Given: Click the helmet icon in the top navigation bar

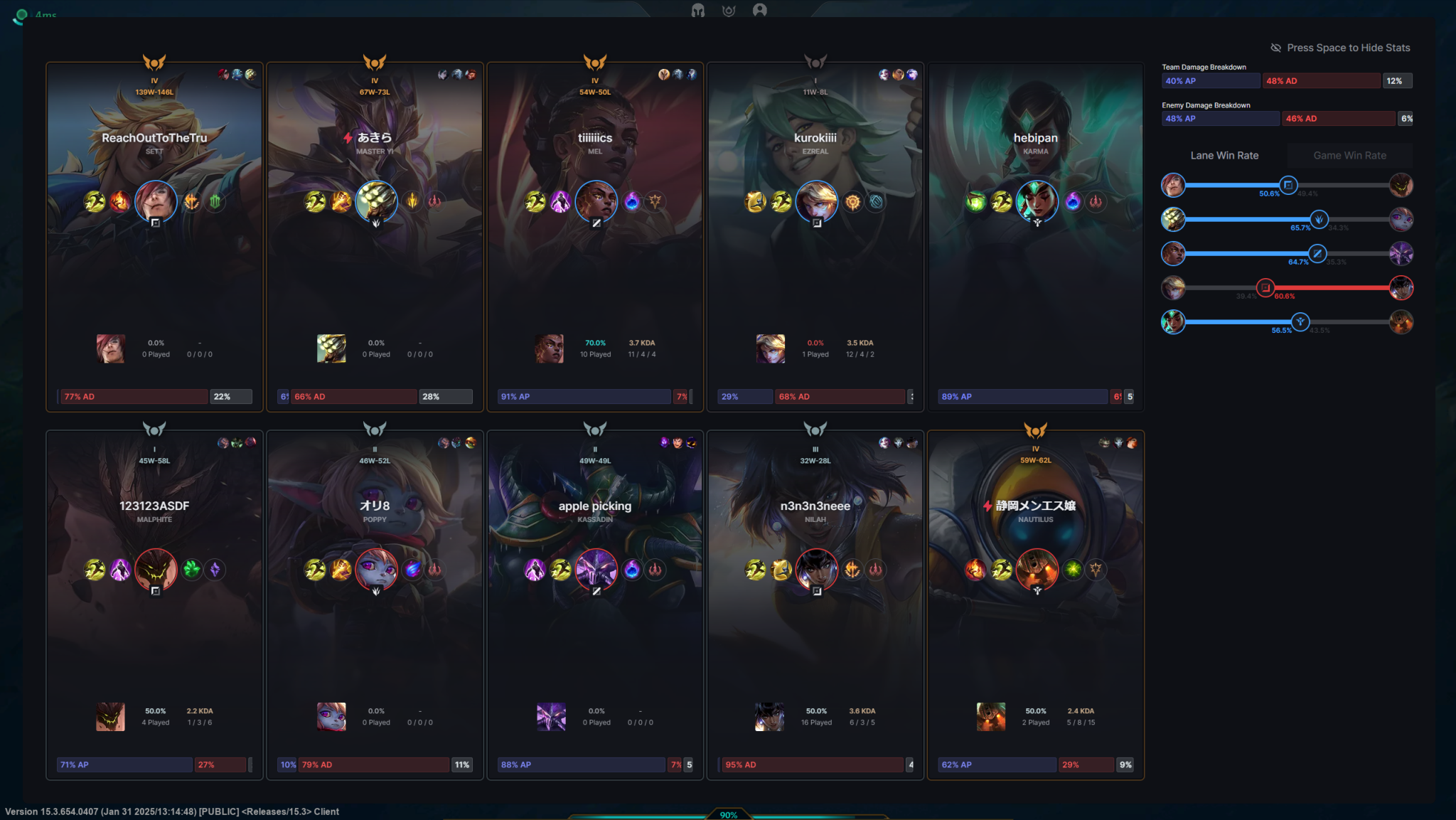Looking at the screenshot, I should (696, 11).
